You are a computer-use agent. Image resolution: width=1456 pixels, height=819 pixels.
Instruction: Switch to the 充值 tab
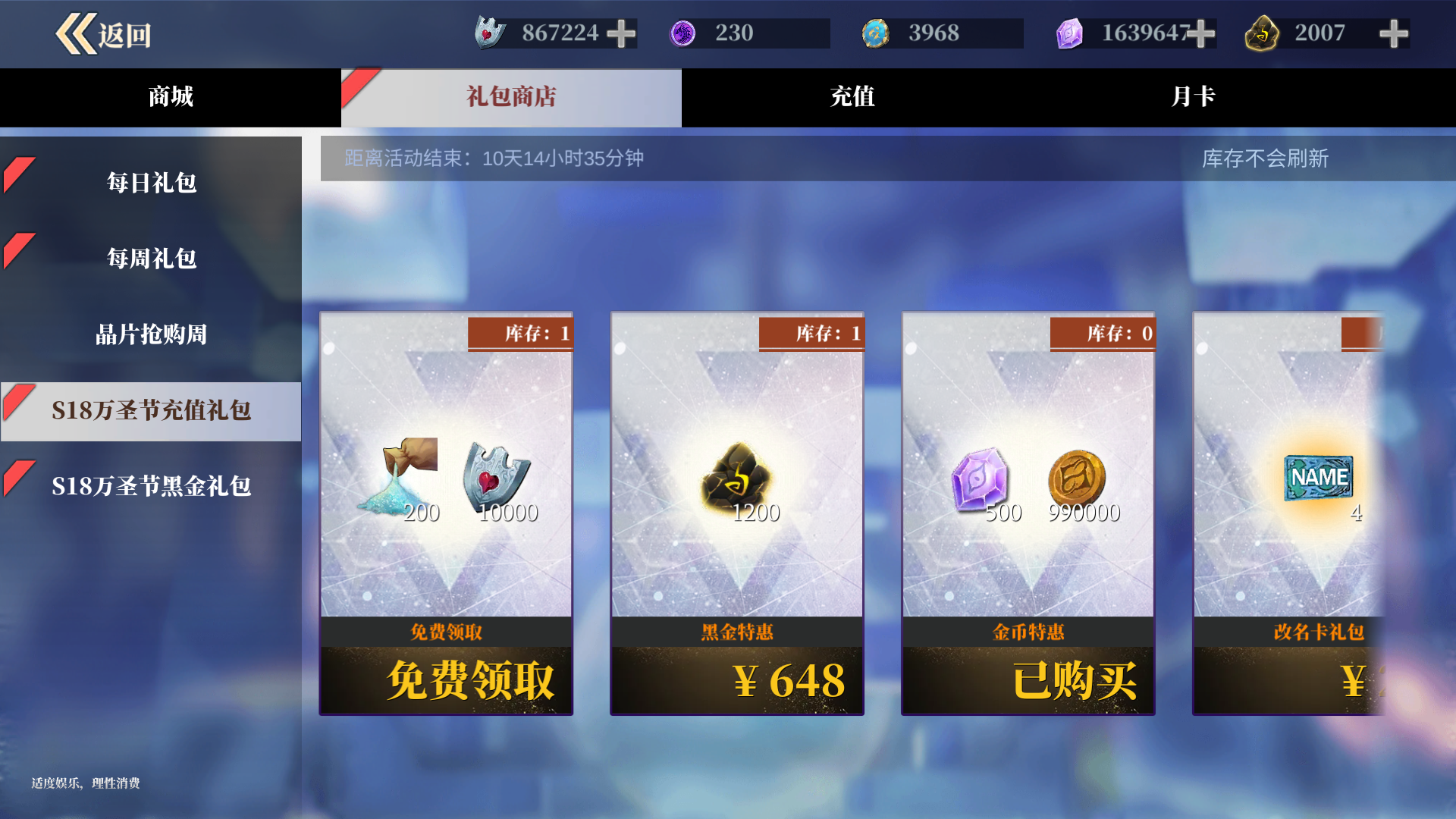pyautogui.click(x=850, y=97)
